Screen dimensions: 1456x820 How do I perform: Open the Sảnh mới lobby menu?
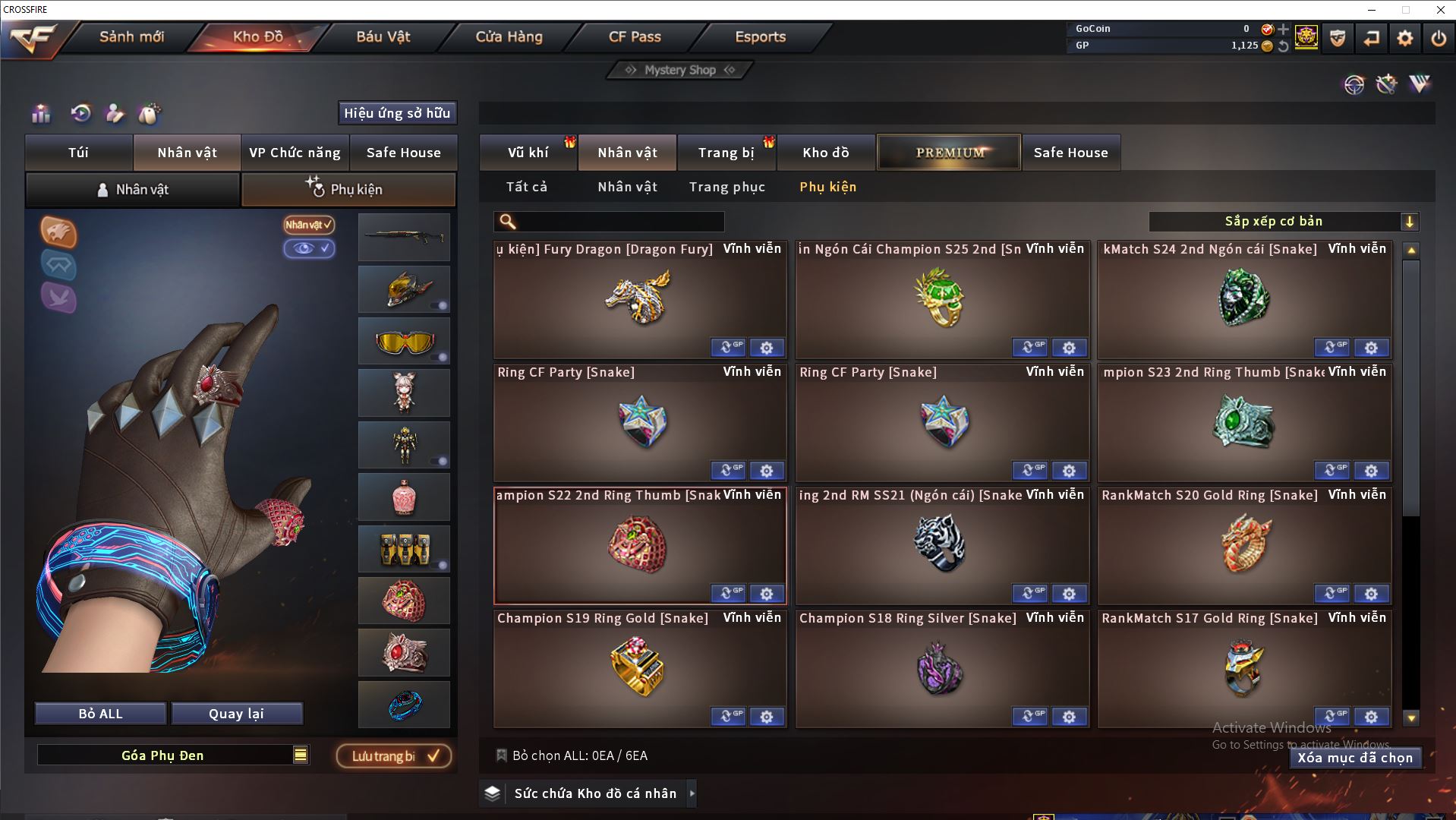[131, 36]
